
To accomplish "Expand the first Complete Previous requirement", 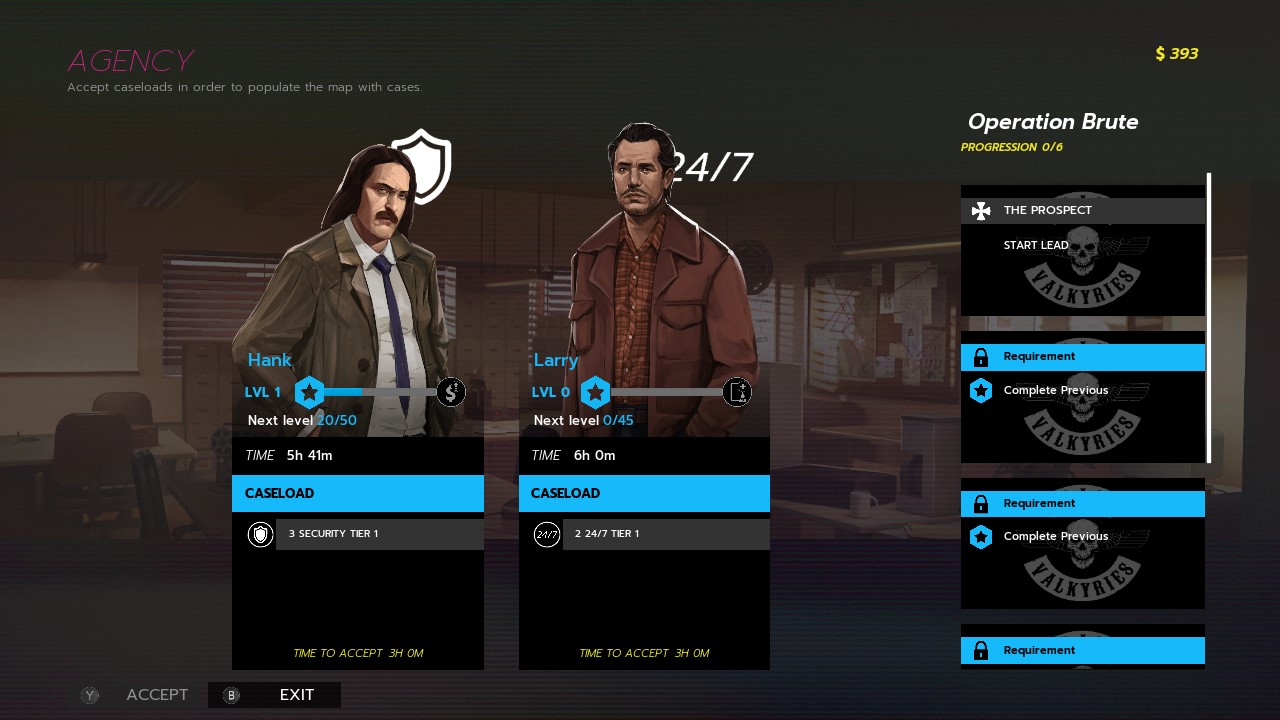I will coord(1056,390).
